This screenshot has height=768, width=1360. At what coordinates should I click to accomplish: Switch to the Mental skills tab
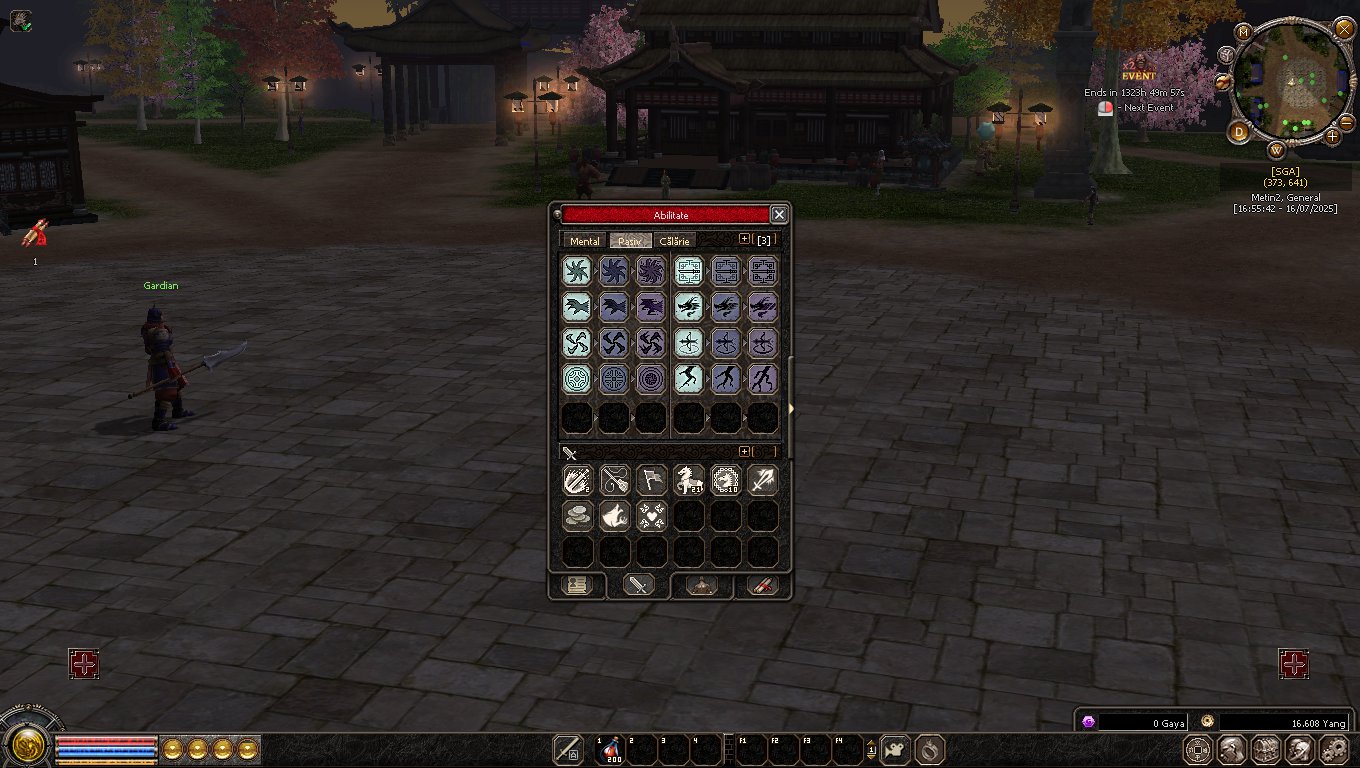tap(584, 241)
